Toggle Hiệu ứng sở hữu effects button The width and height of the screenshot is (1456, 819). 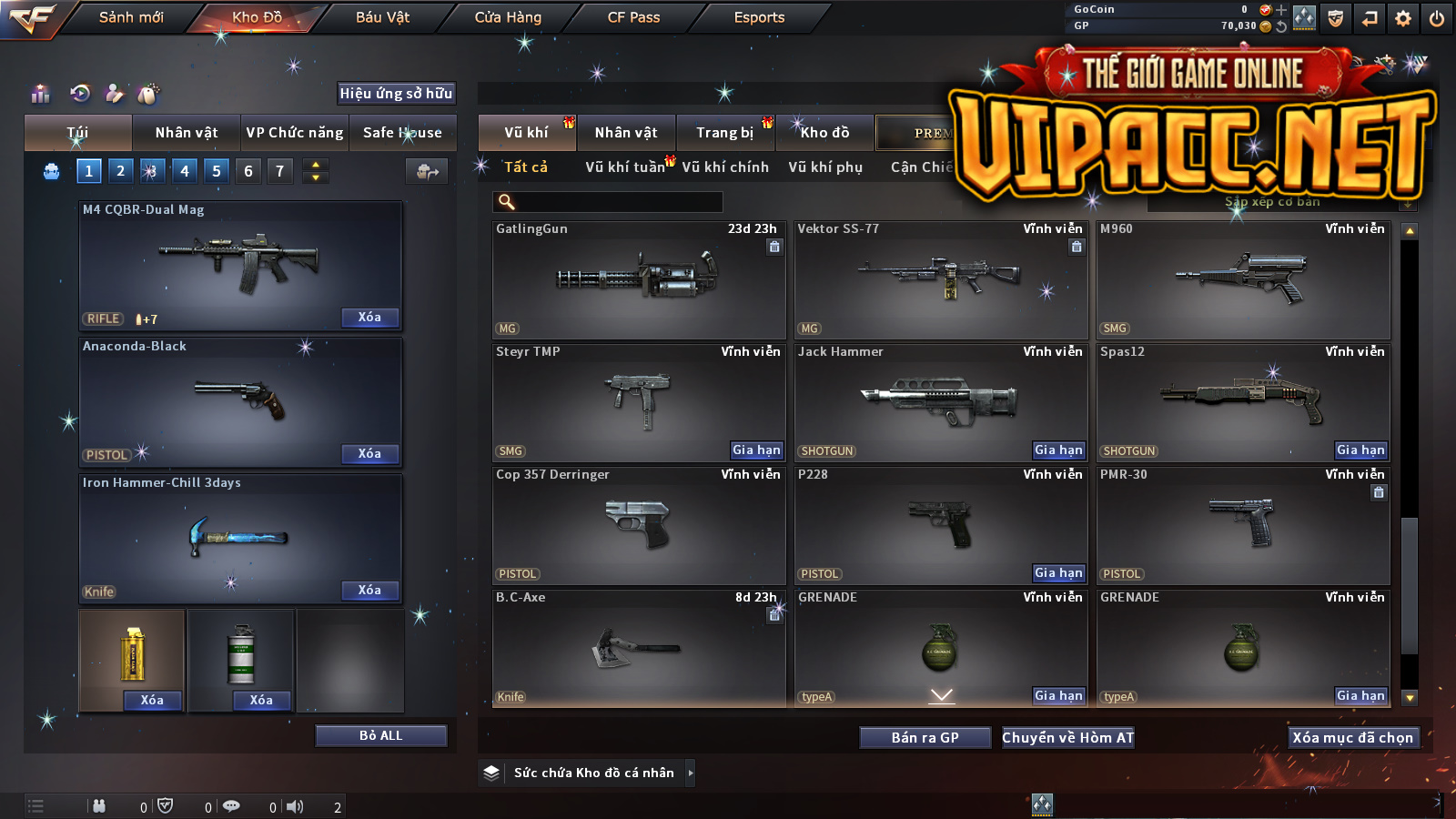click(396, 94)
